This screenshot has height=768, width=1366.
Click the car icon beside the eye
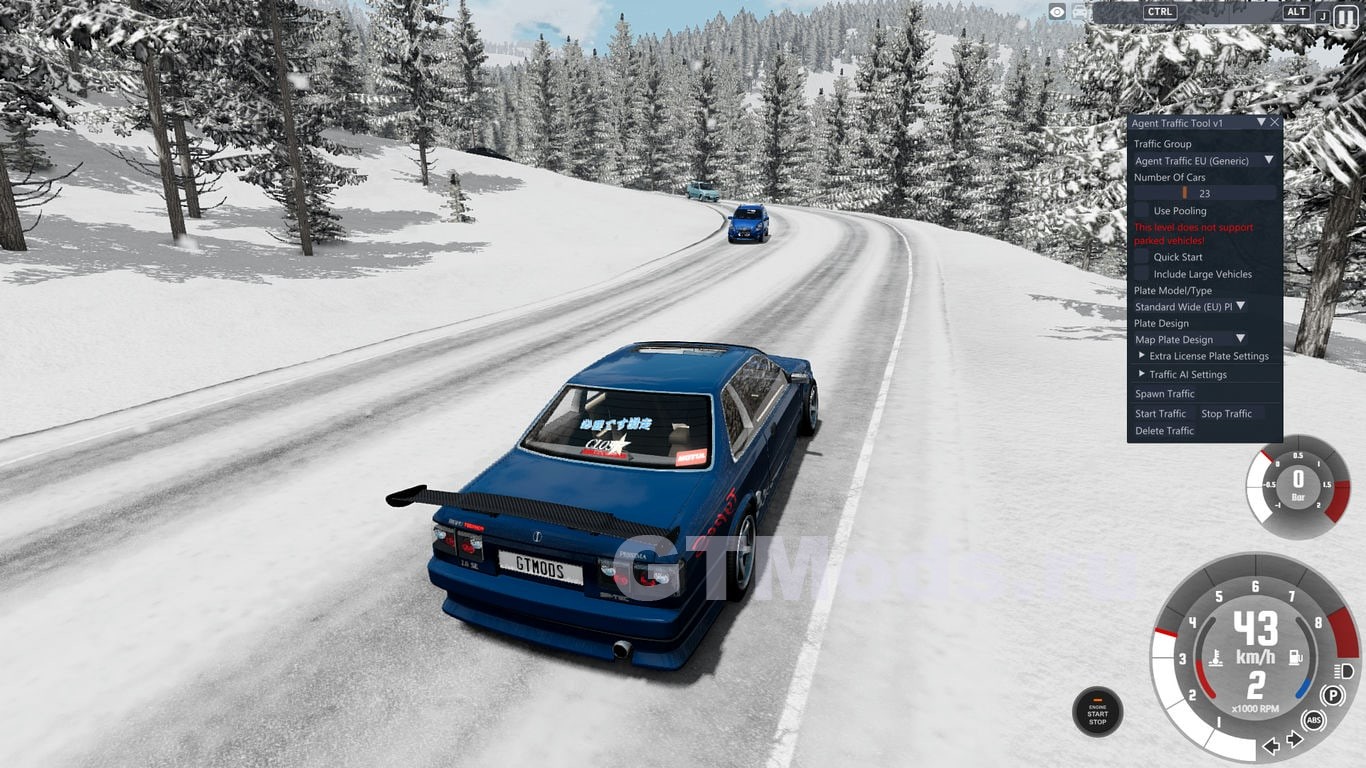1080,12
